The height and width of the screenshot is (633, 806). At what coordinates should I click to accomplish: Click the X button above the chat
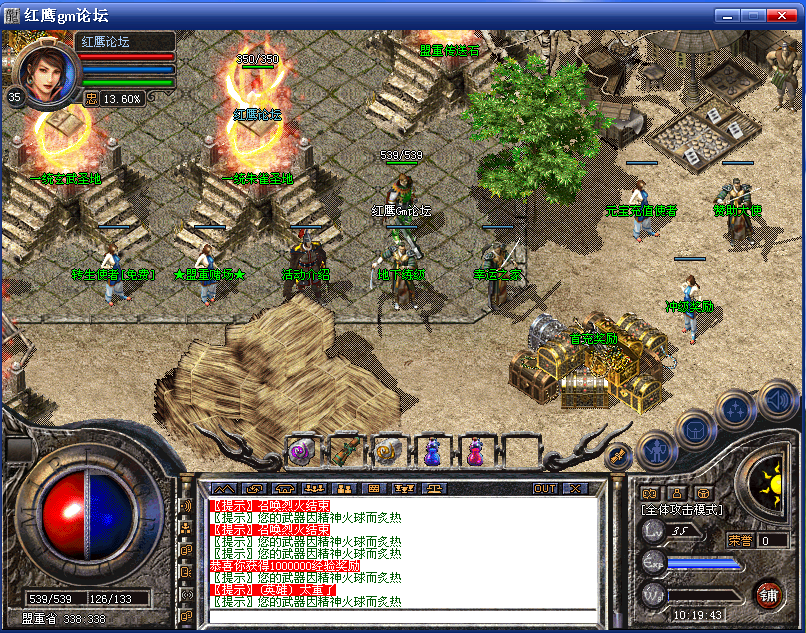[x=575, y=489]
